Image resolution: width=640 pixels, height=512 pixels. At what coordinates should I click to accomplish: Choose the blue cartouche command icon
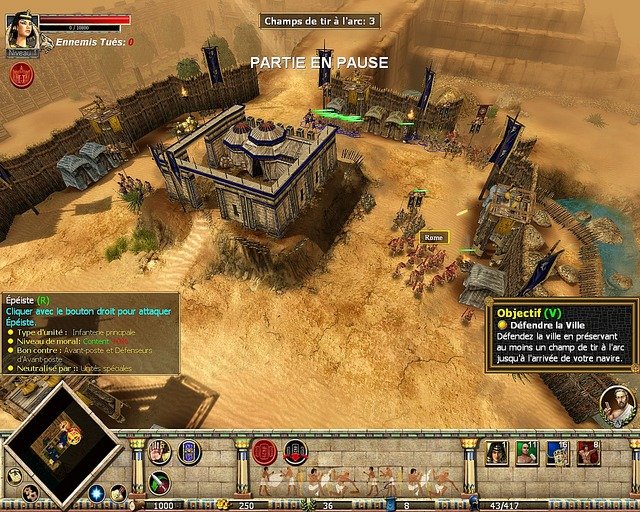[189, 452]
